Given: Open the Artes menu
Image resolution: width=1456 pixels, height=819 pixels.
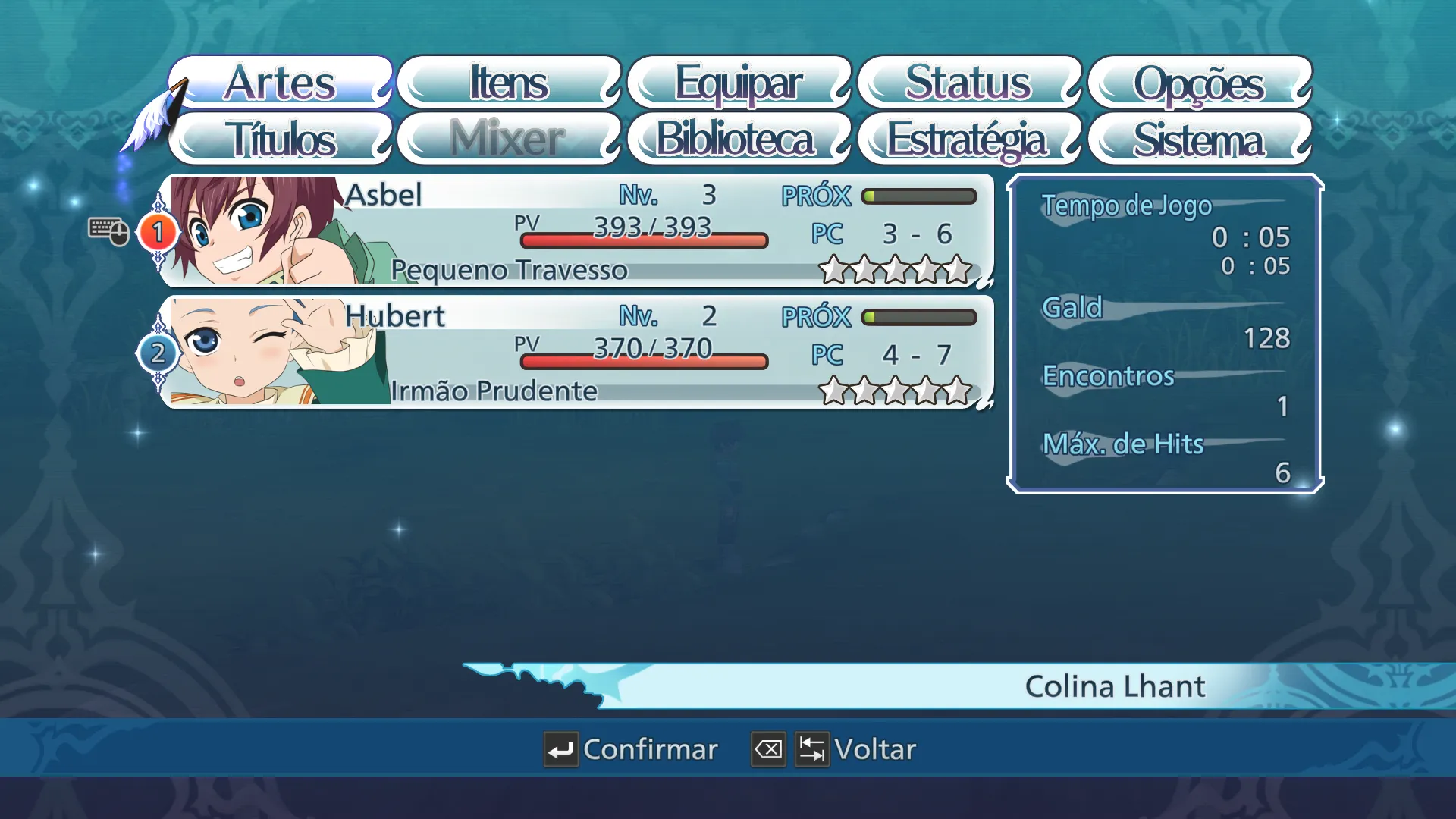Looking at the screenshot, I should (281, 82).
